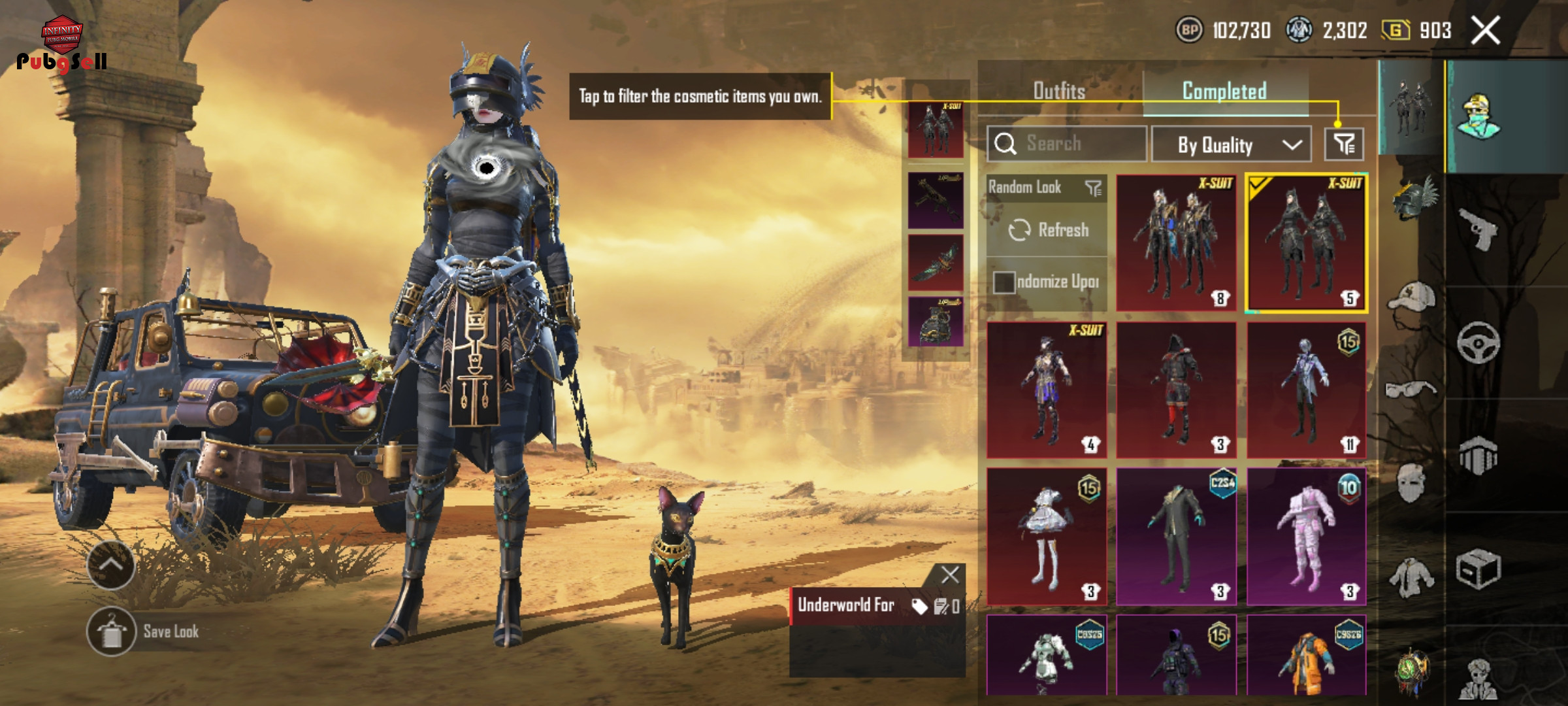Screen dimensions: 1568x706
Task: Switch to the Outfits tab
Action: click(1059, 91)
